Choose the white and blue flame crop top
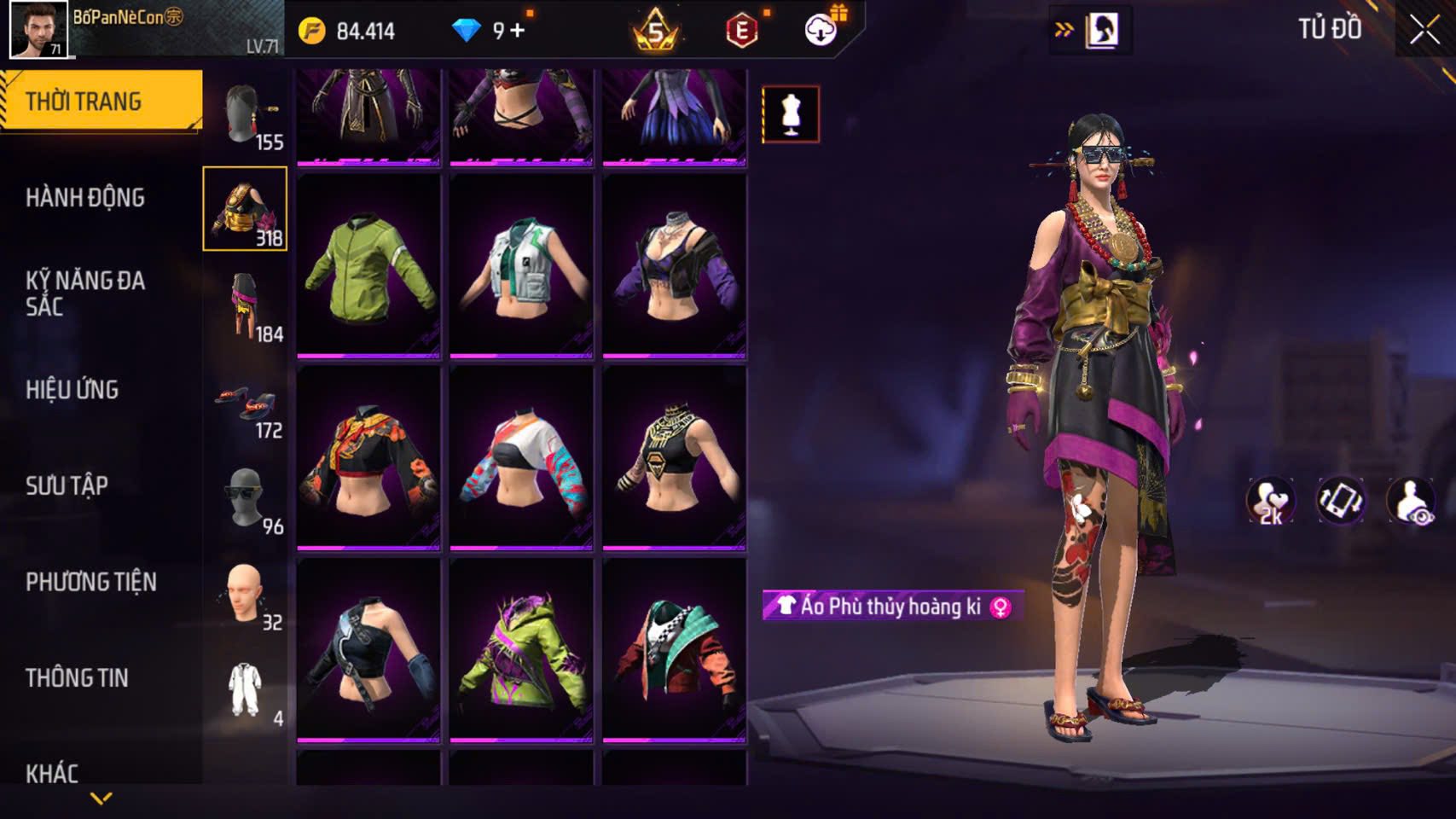This screenshot has height=819, width=1456. pyautogui.click(x=521, y=458)
